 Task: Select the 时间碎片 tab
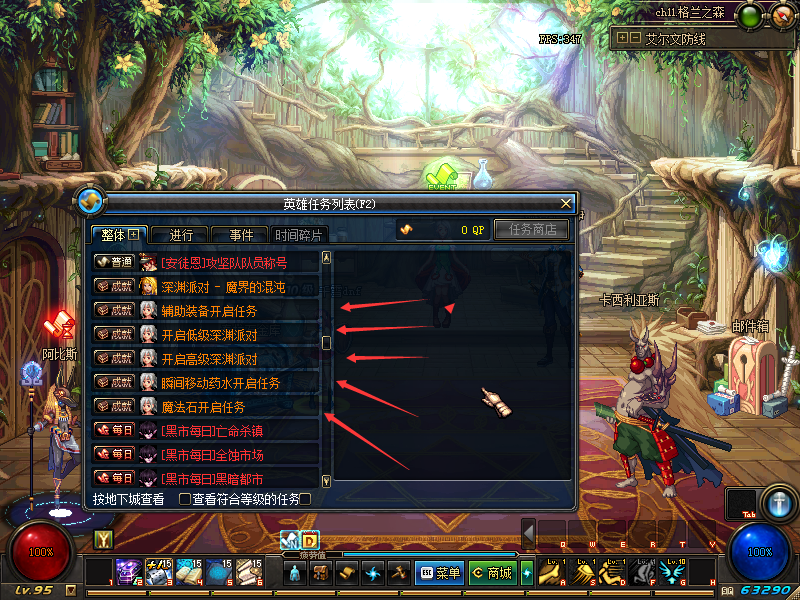(299, 236)
